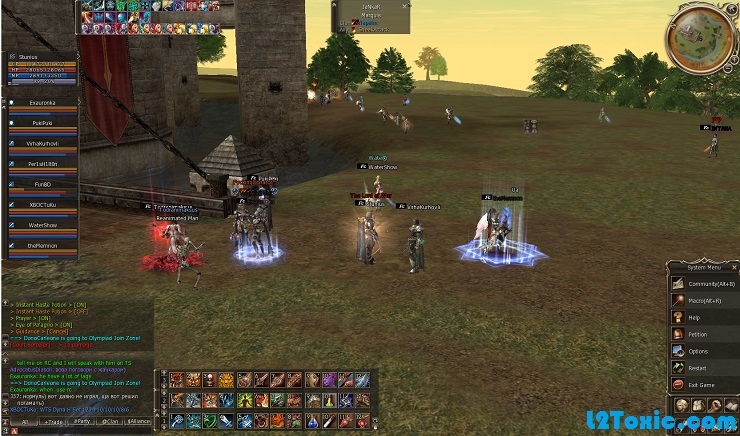Select Help in the System Menu
The height and width of the screenshot is (436, 740).
(694, 317)
